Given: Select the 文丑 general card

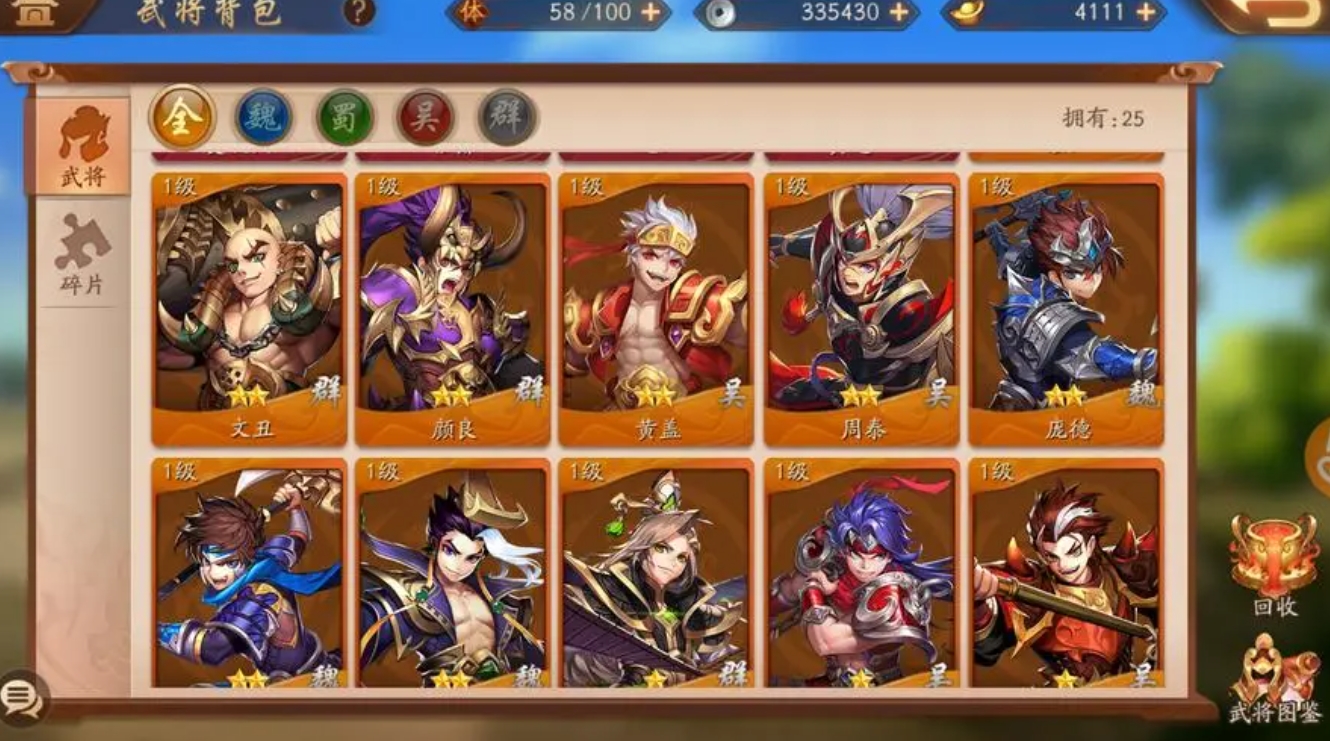Looking at the screenshot, I should click(250, 310).
